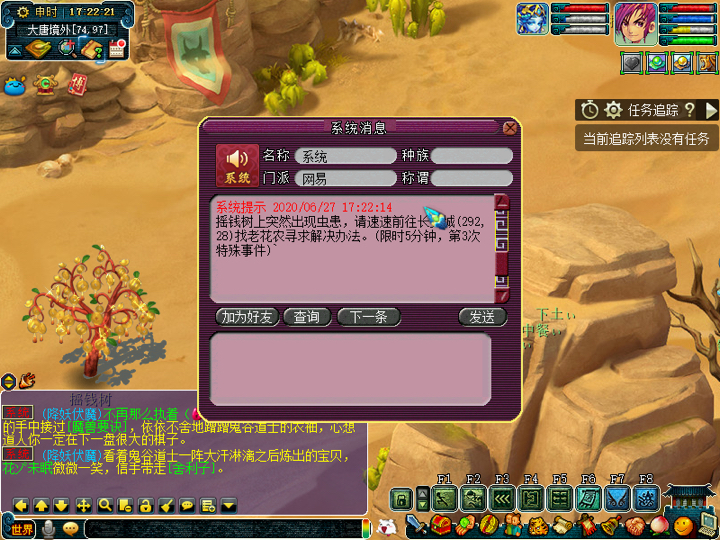Clear chat with the broom button
The height and width of the screenshot is (540, 720).
pos(166,505)
